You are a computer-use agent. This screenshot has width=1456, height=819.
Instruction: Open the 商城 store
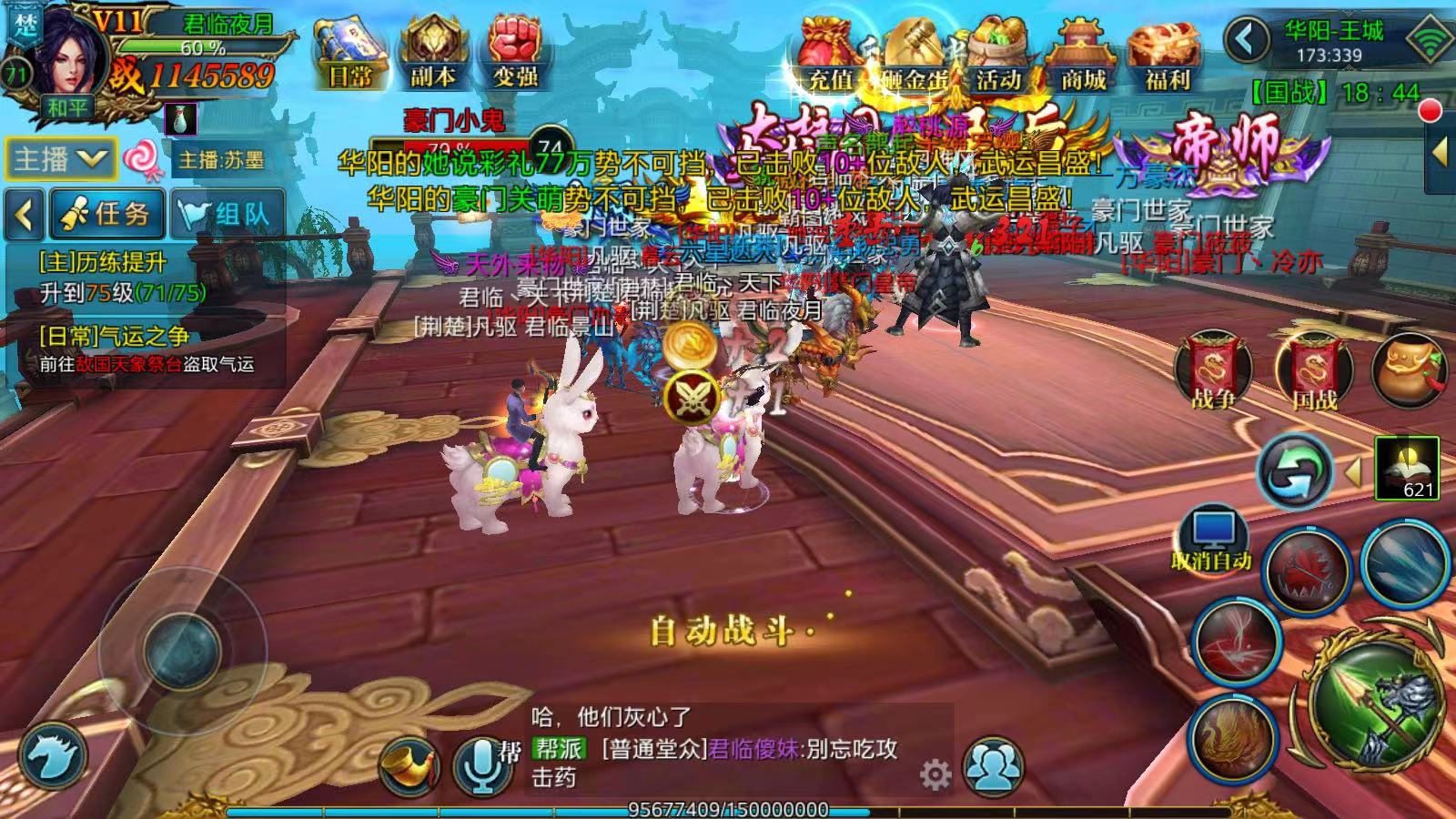[1083, 56]
